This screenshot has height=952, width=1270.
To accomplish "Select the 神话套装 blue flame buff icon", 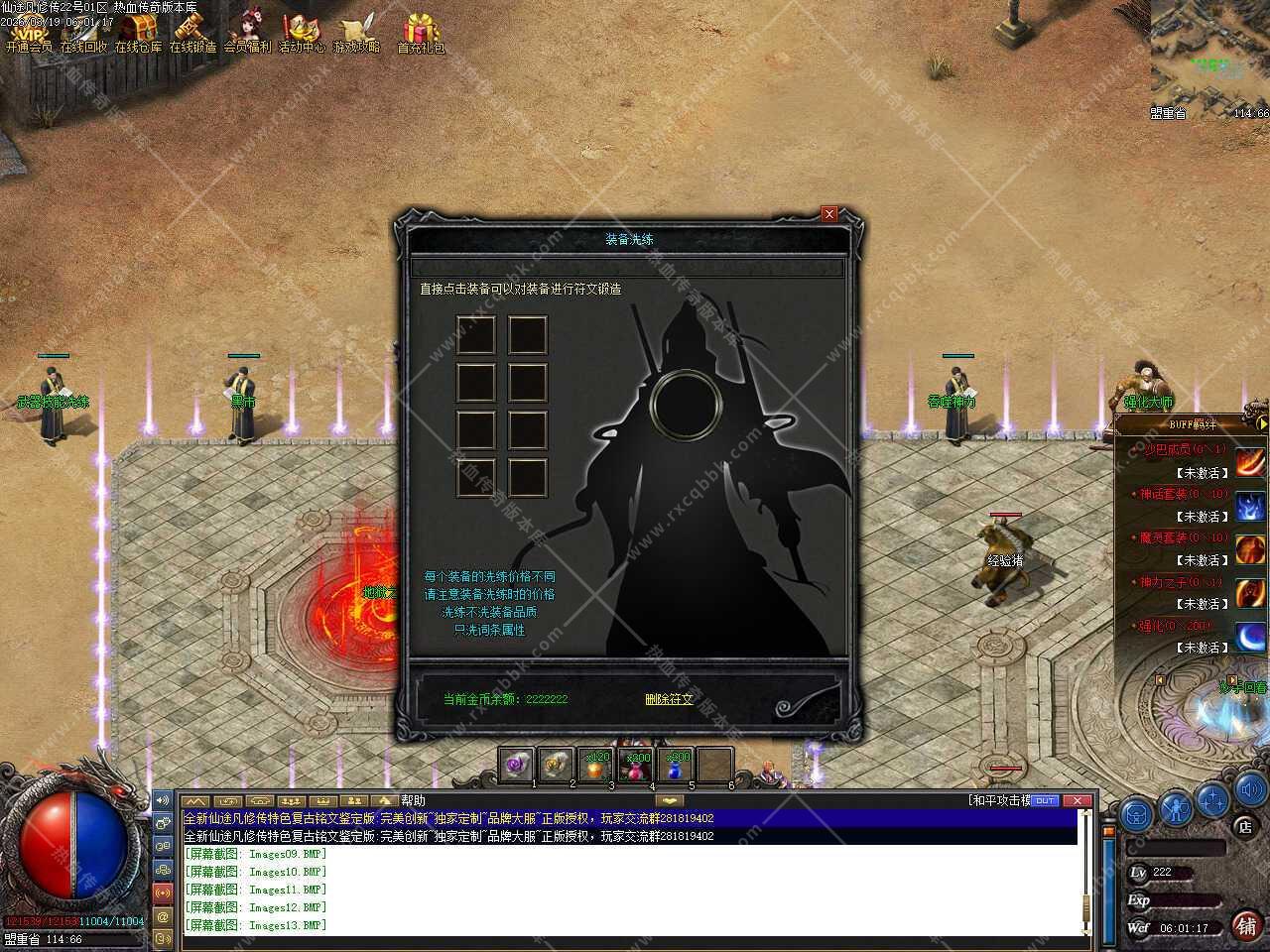I will click(1250, 505).
